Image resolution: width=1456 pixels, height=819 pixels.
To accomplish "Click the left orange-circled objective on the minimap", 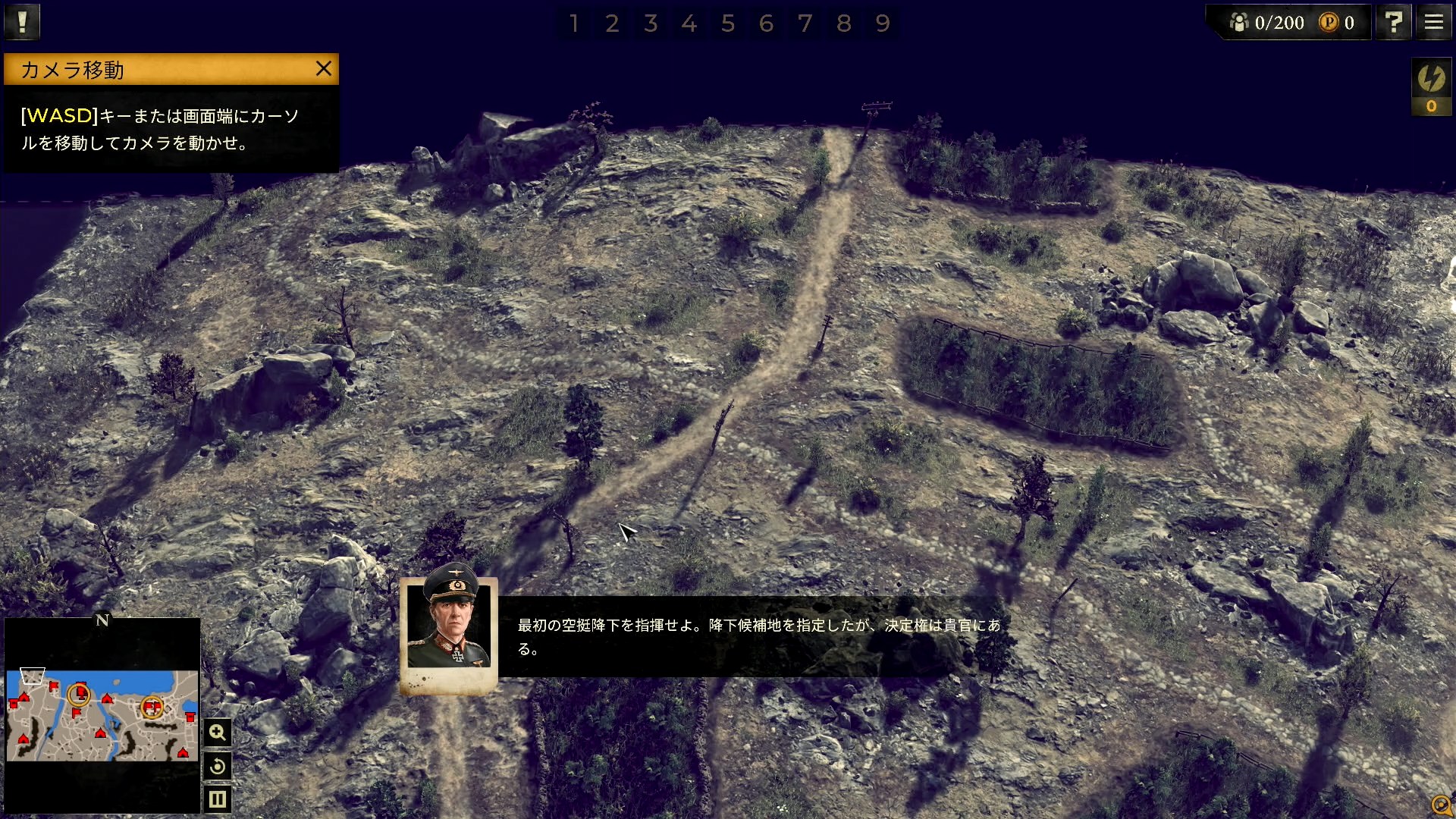I will (x=80, y=694).
